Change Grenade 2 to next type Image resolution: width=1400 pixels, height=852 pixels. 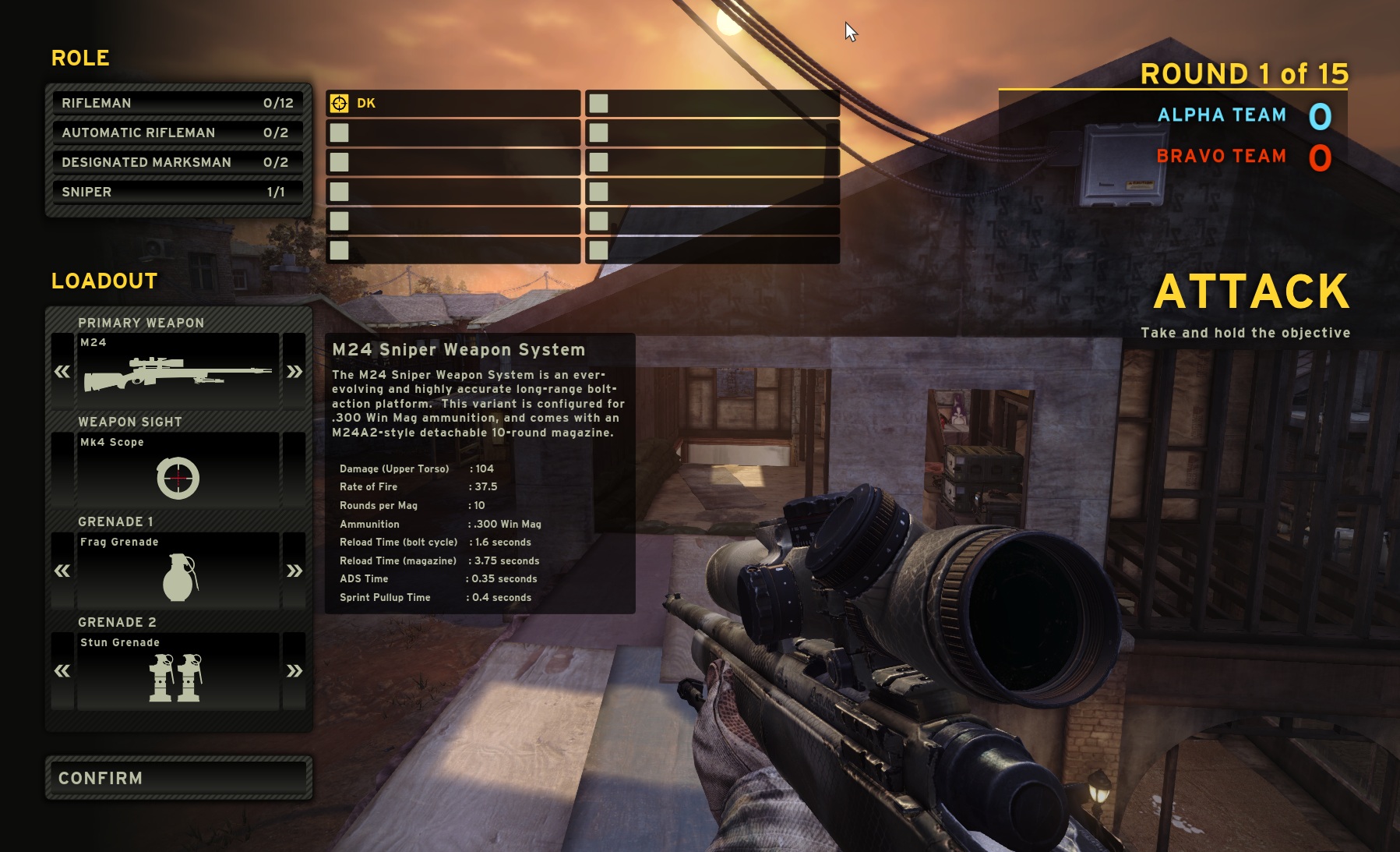pos(294,670)
